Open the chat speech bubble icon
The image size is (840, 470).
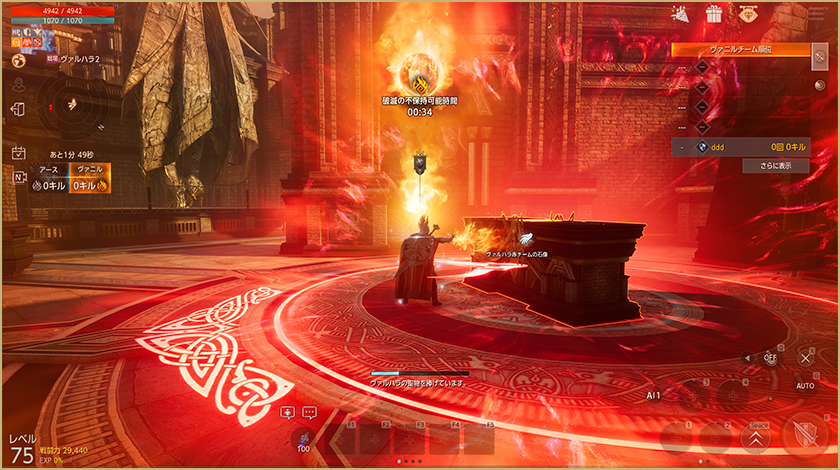click(309, 412)
